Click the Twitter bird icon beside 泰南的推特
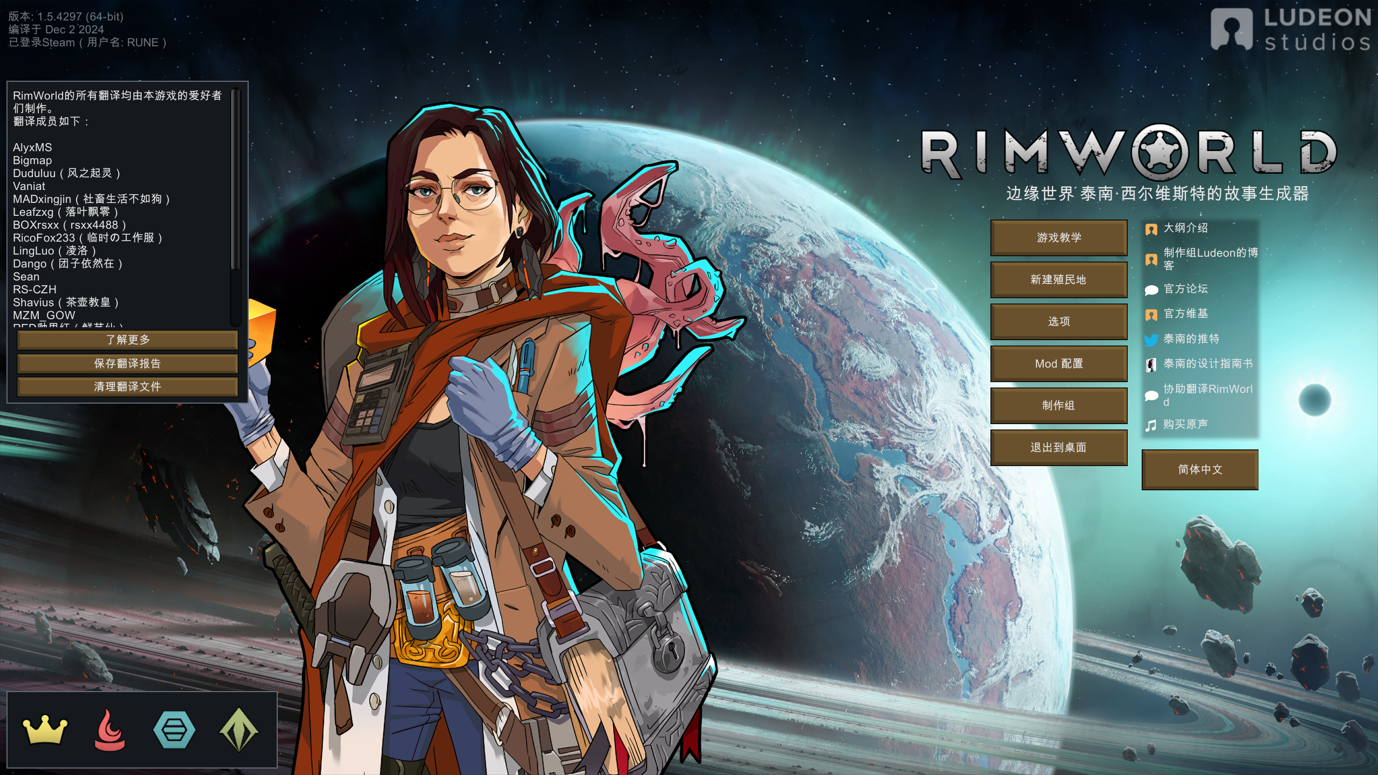1378x775 pixels. (1152, 338)
